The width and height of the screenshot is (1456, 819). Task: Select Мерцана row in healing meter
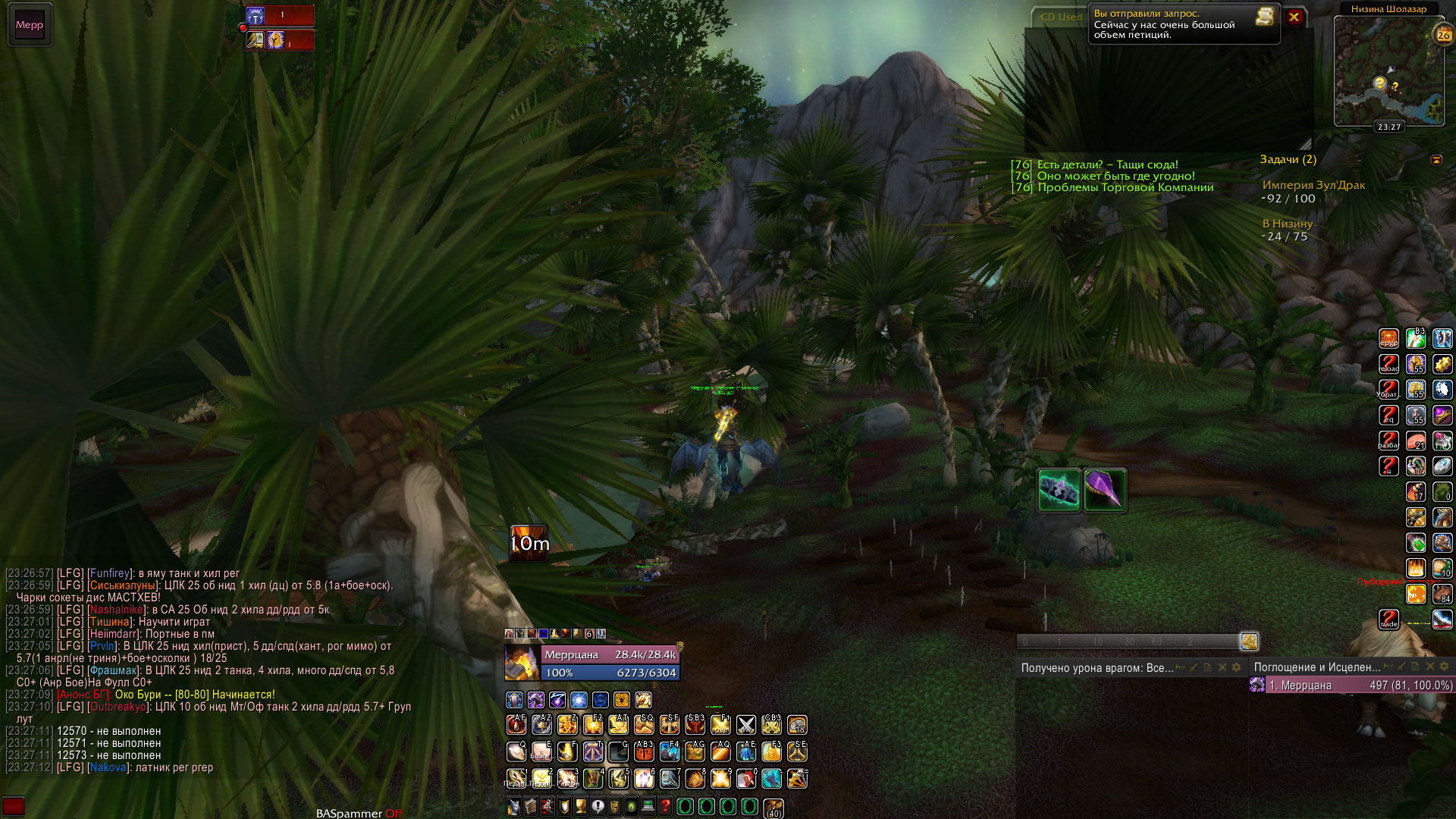[1351, 686]
